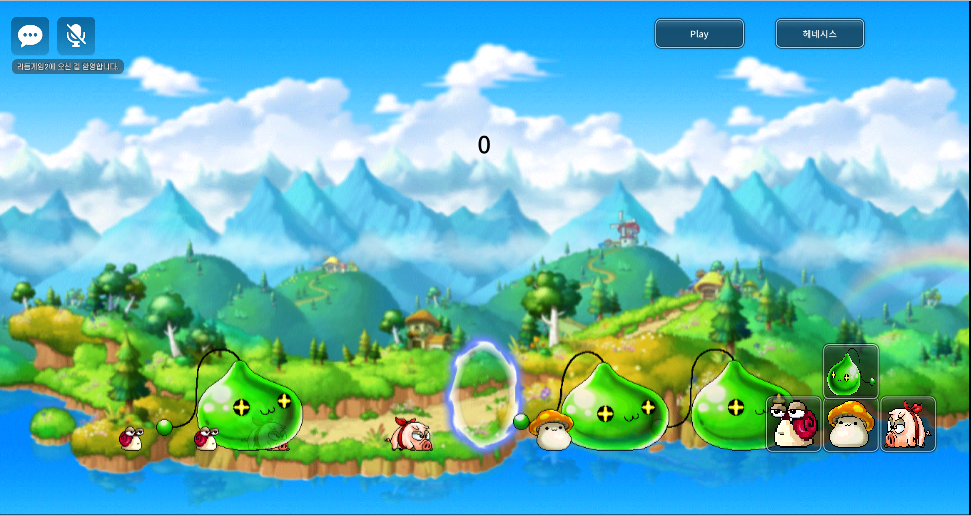This screenshot has width=971, height=516.
Task: Open the chat speech bubble icon
Action: (x=30, y=36)
